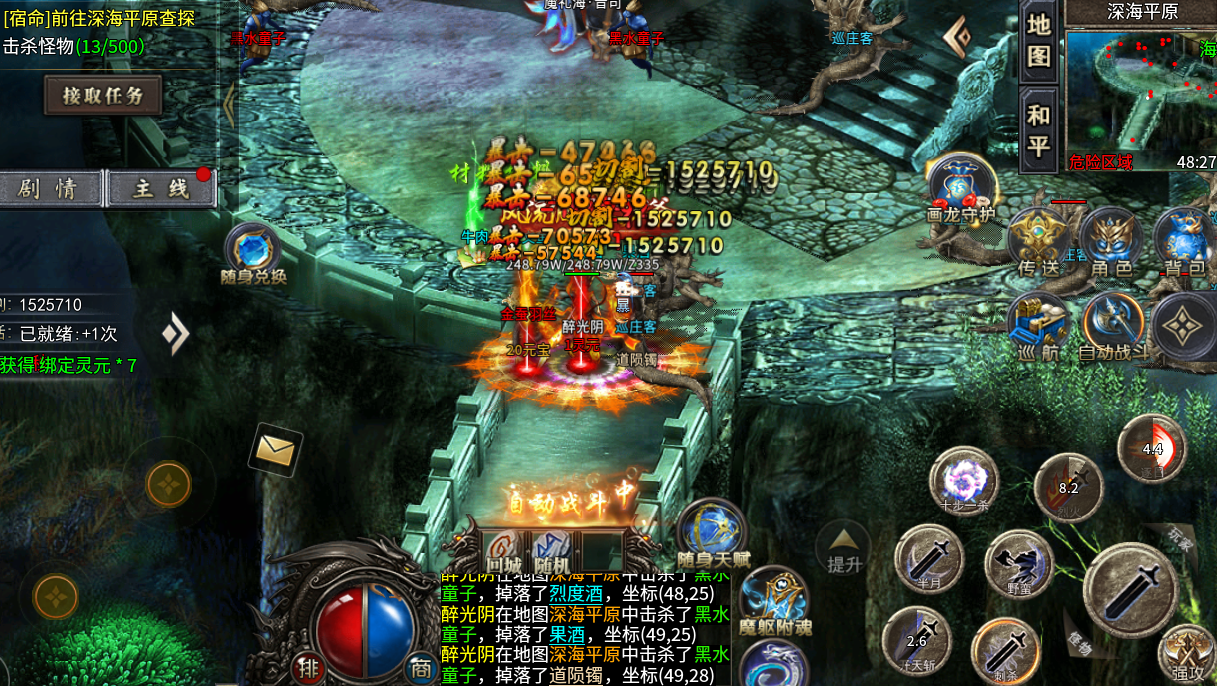Switch to the 剧情 story tab

pos(50,189)
